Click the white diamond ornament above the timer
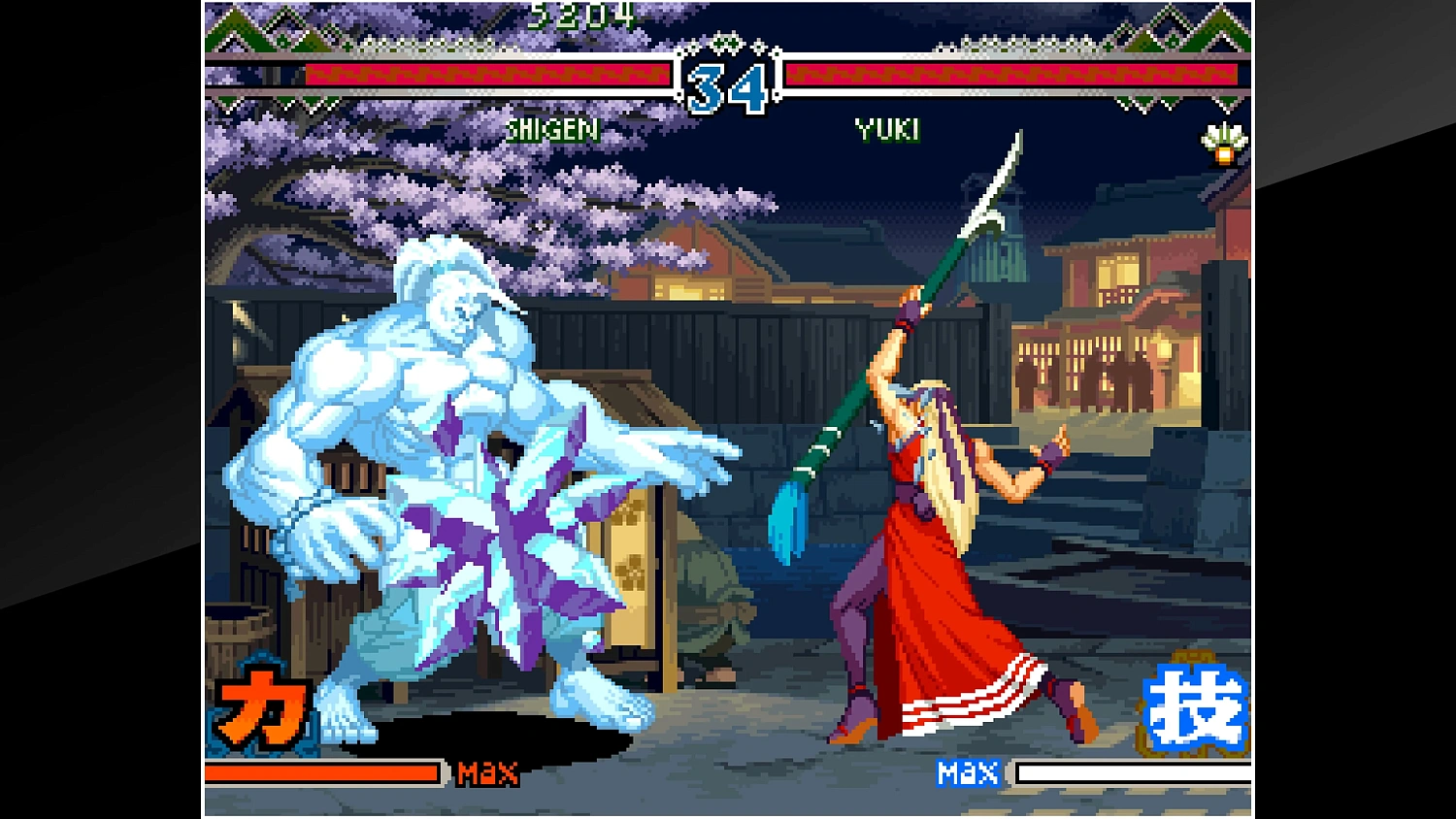1456x819 pixels. (728, 44)
